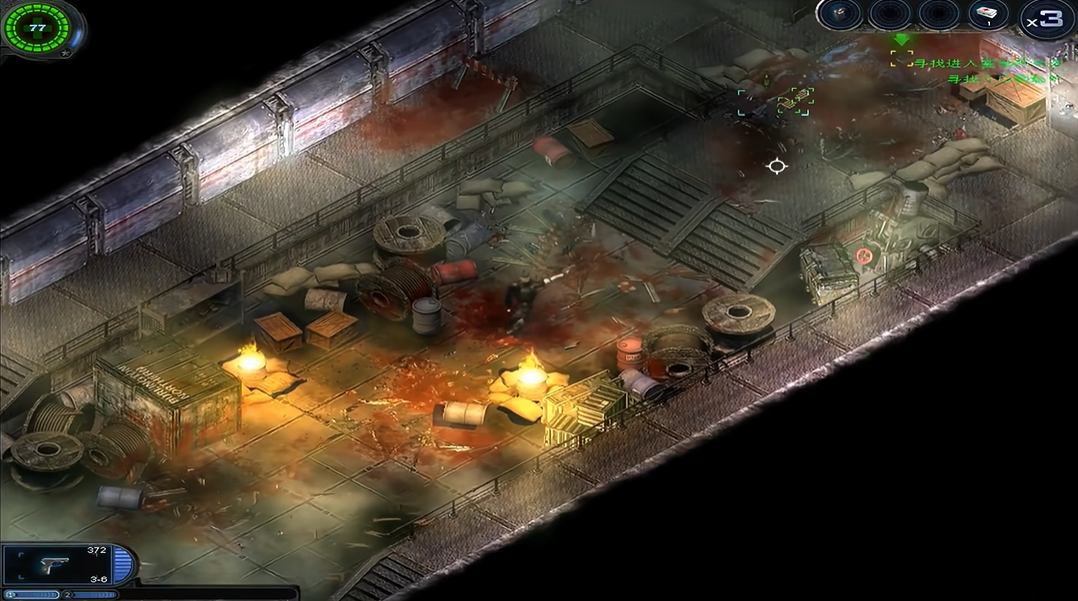1078x601 pixels.
Task: Select the flashlight gadget slot
Action: 841,14
